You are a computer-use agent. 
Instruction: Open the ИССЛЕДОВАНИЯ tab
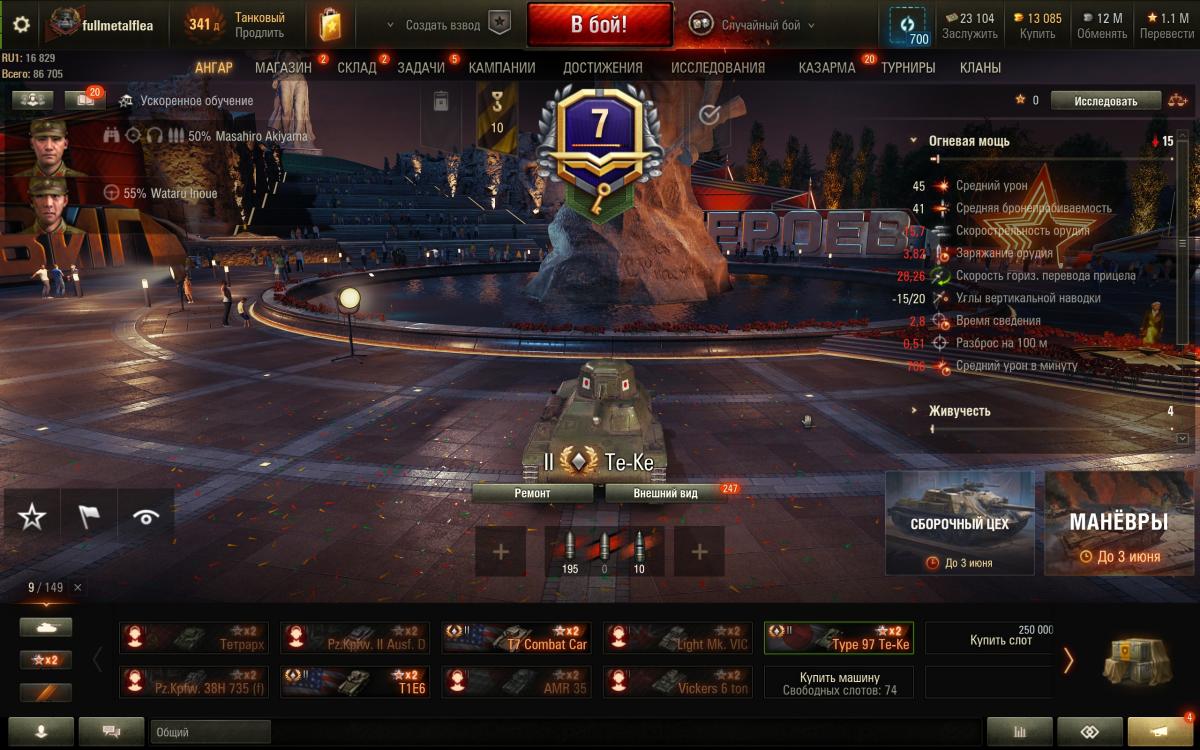pyautogui.click(x=717, y=68)
